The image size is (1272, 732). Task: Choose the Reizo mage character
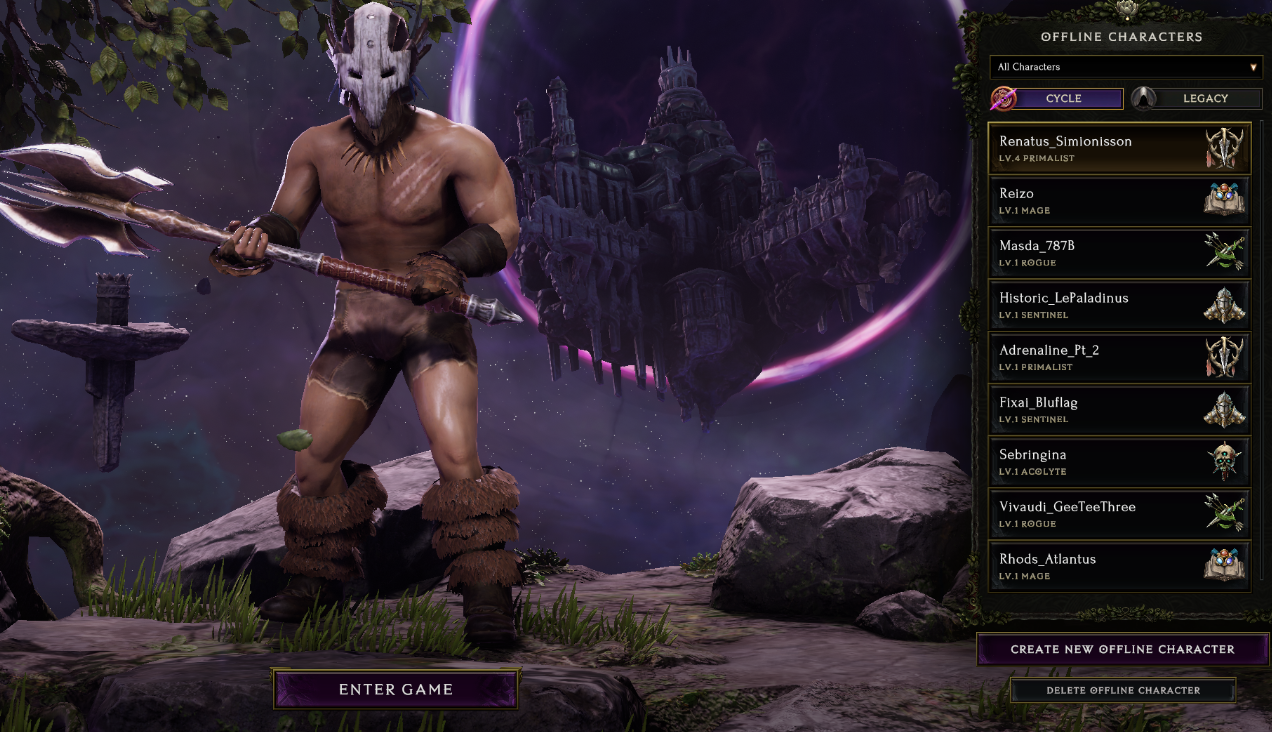point(1119,201)
